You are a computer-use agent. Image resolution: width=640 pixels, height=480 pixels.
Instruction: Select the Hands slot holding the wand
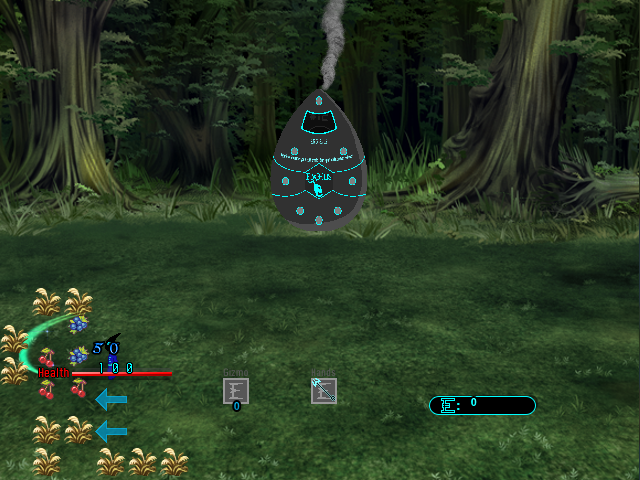pos(324,391)
